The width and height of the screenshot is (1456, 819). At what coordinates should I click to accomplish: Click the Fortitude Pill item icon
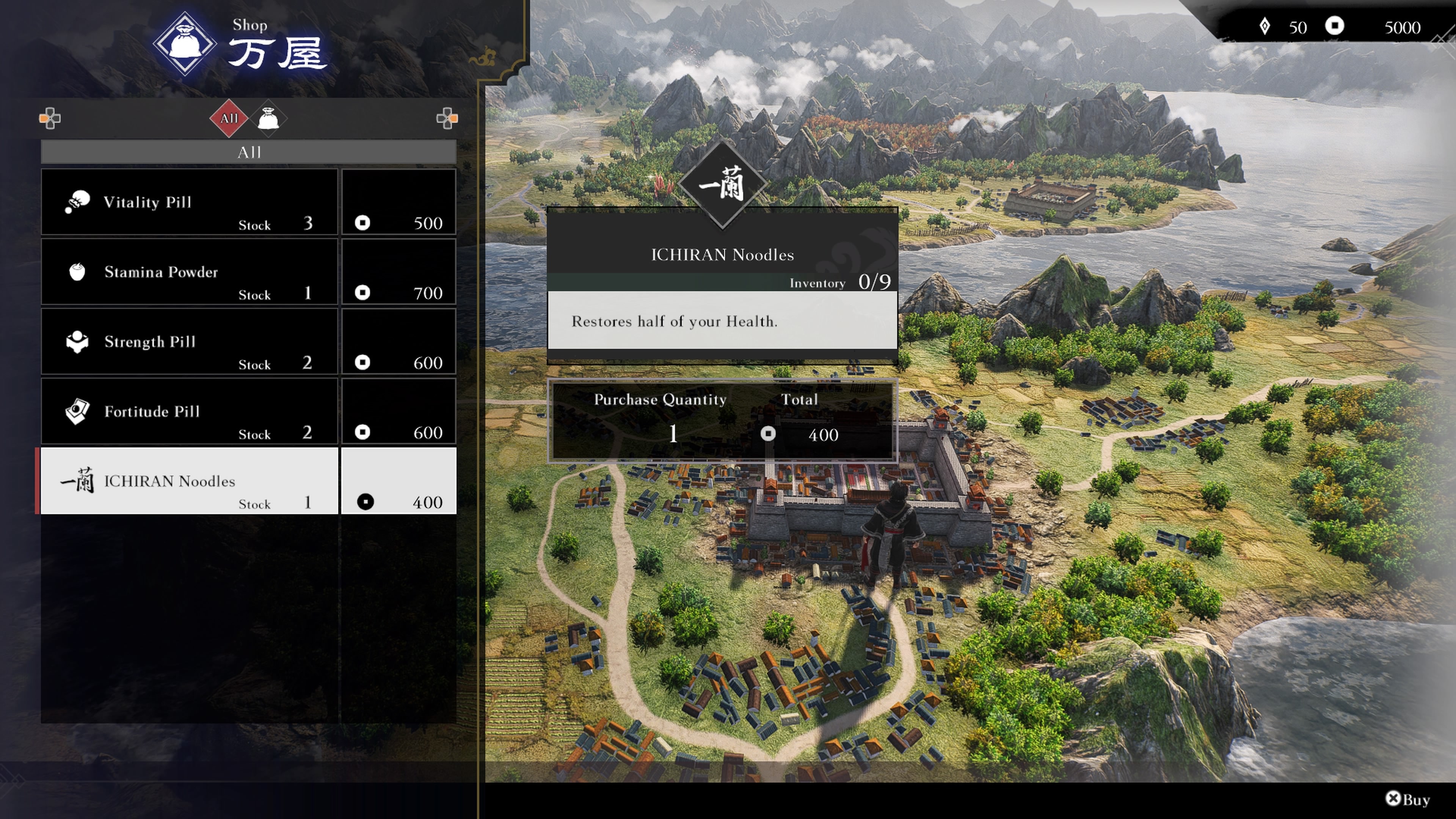pos(77,411)
